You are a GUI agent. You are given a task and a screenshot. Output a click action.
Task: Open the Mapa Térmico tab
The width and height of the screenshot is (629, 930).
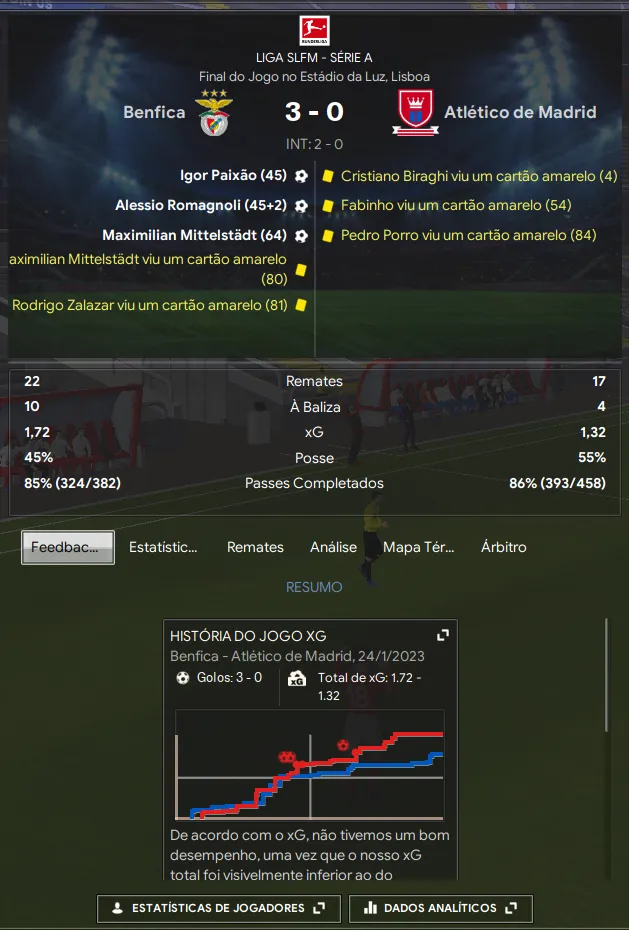pyautogui.click(x=418, y=547)
